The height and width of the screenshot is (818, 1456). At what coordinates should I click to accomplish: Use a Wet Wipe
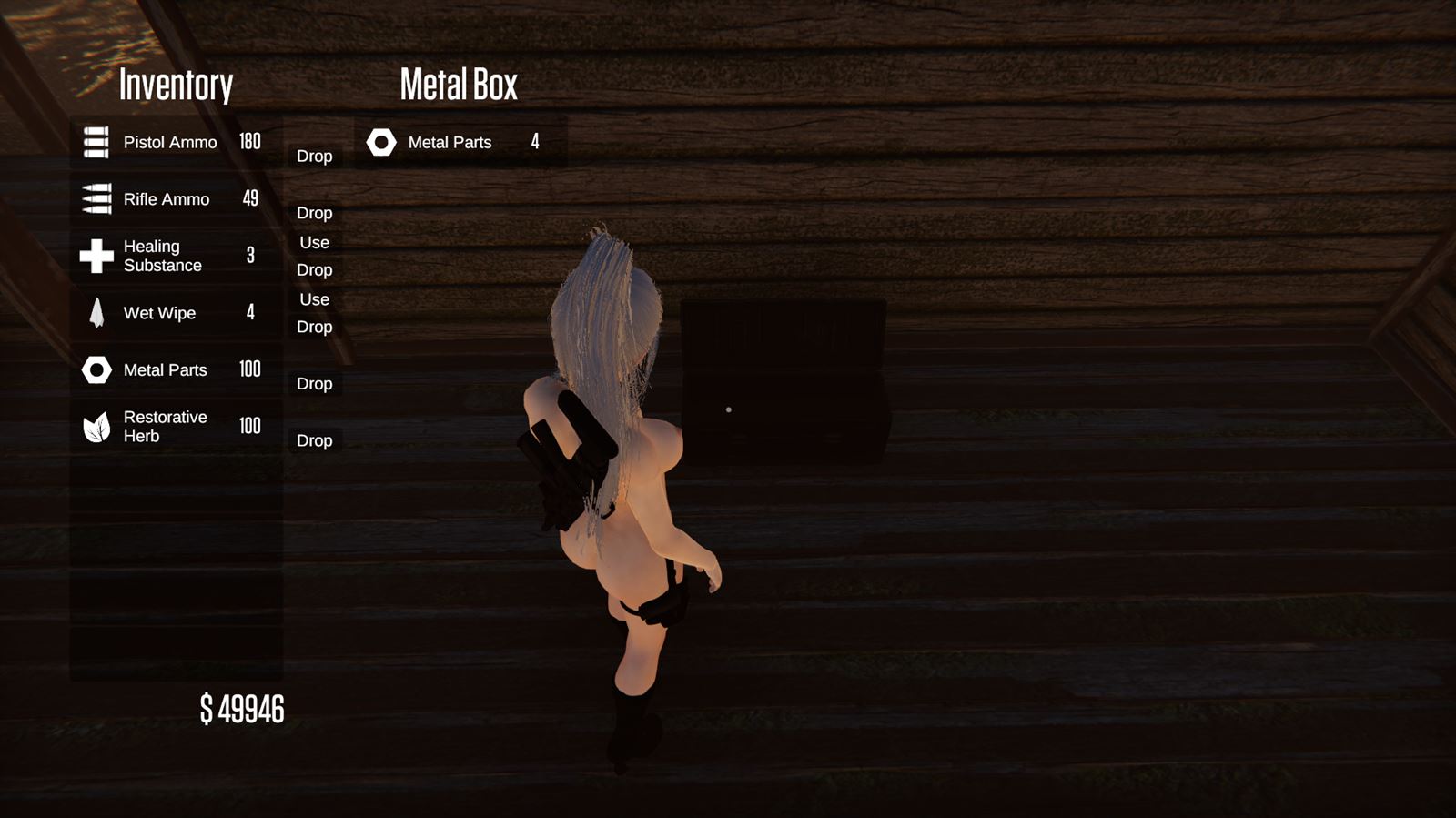pos(314,299)
